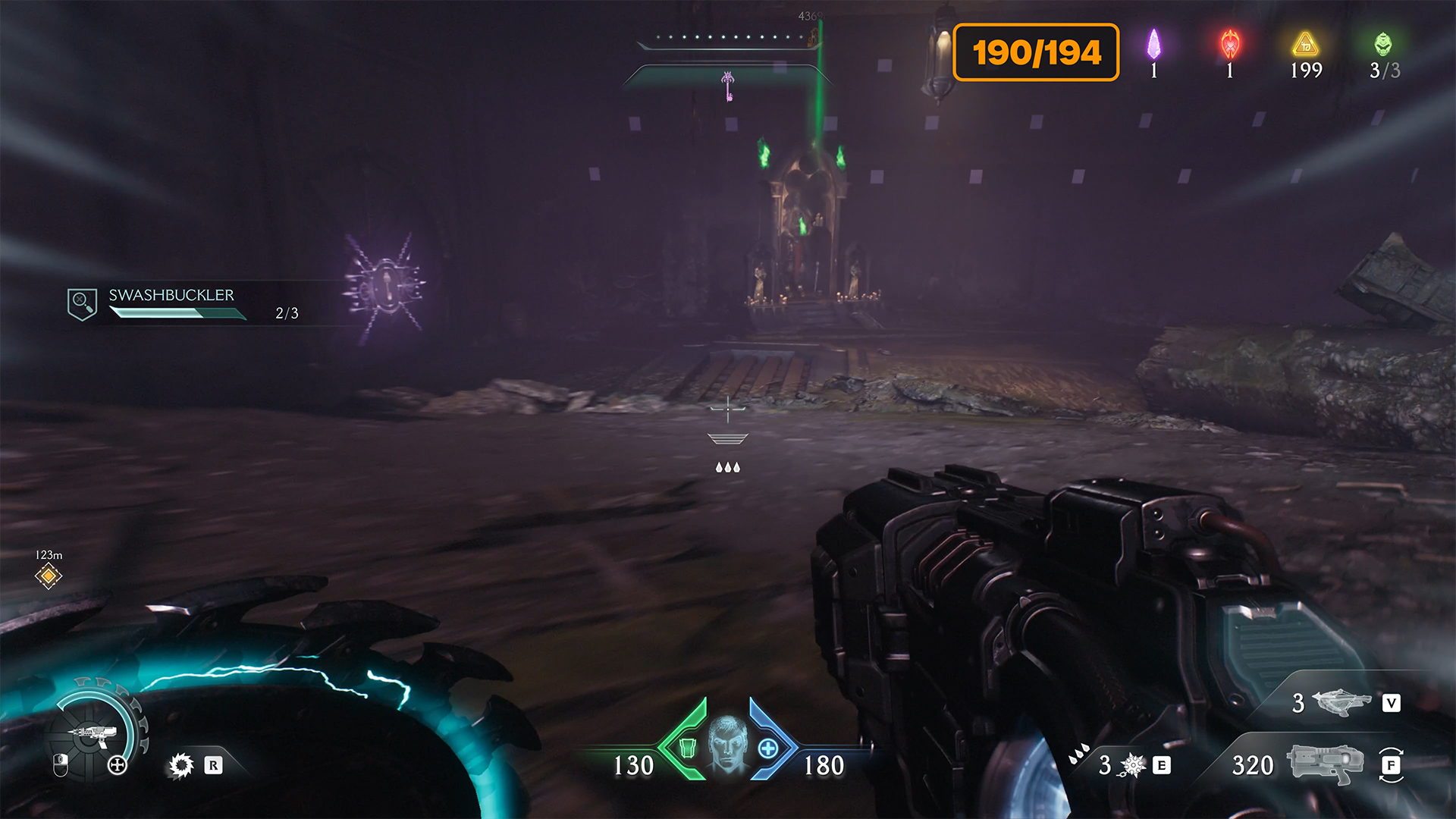Image resolution: width=1456 pixels, height=819 pixels.
Task: Click the Slayer portrait
Action: [x=727, y=743]
